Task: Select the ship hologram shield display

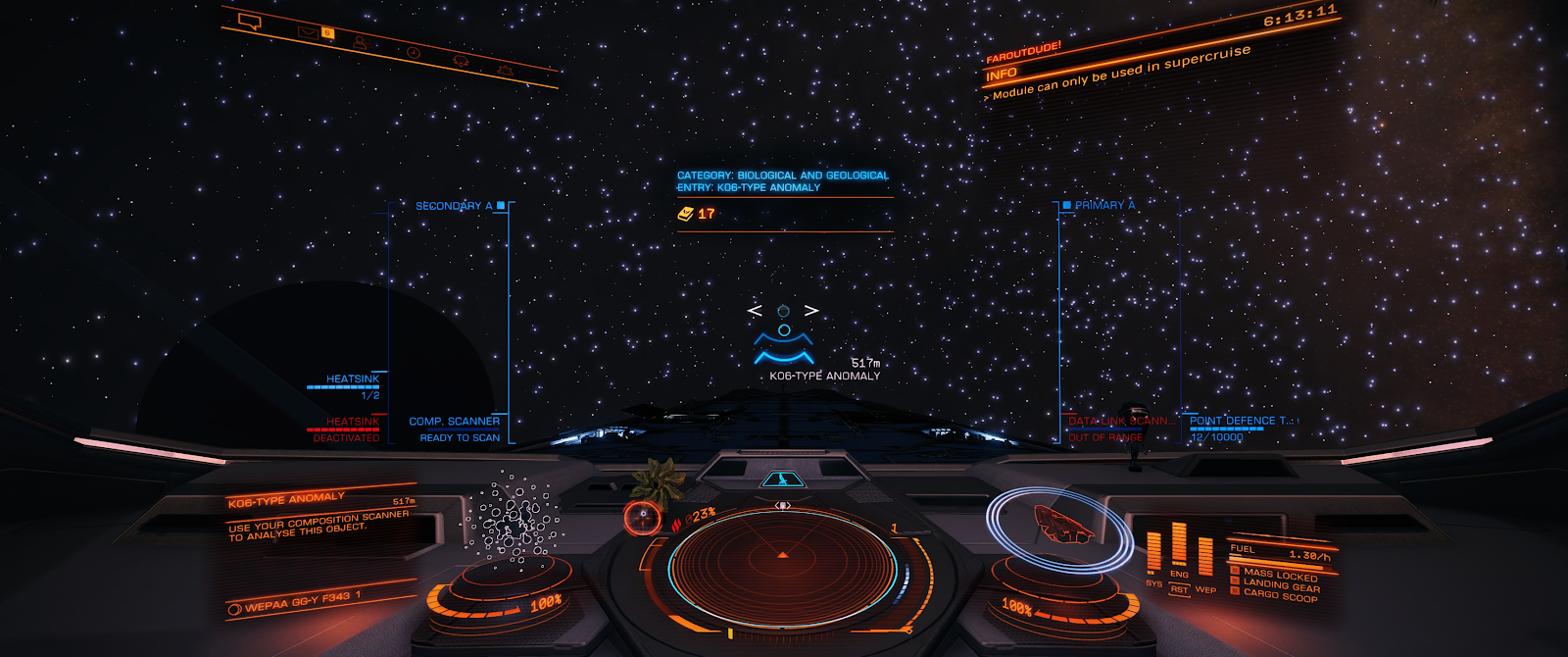Action: pos(1062,523)
